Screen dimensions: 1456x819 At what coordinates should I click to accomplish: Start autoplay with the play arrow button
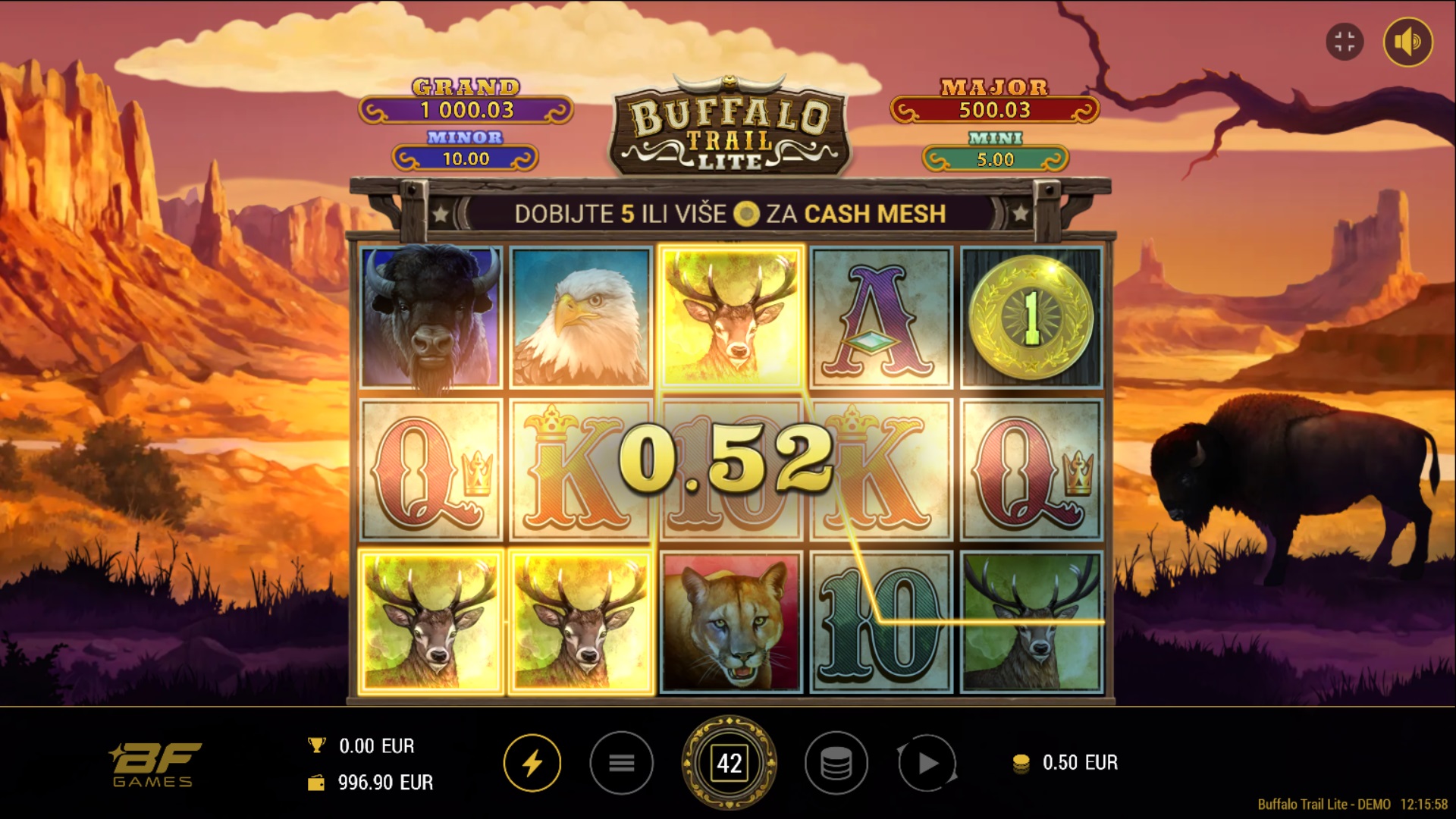[x=927, y=763]
